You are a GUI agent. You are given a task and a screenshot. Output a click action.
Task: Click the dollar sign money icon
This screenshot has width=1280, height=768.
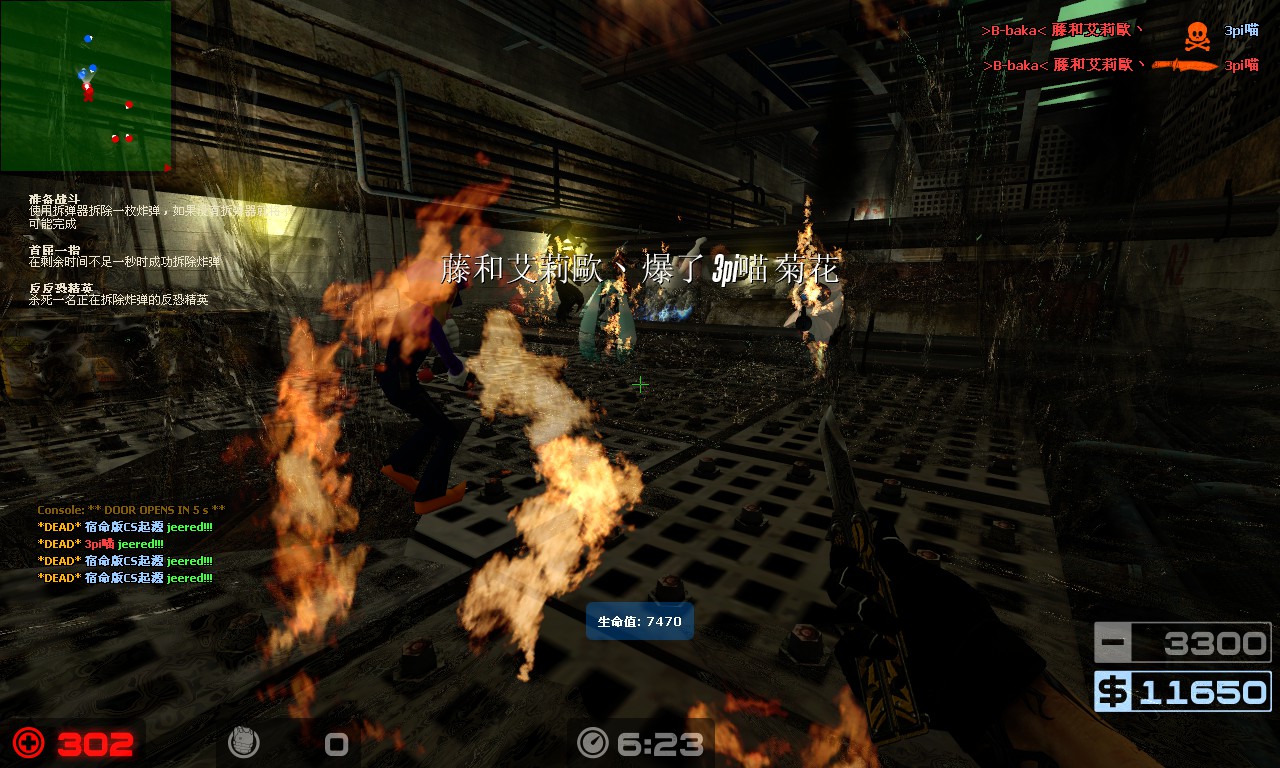tap(1112, 692)
